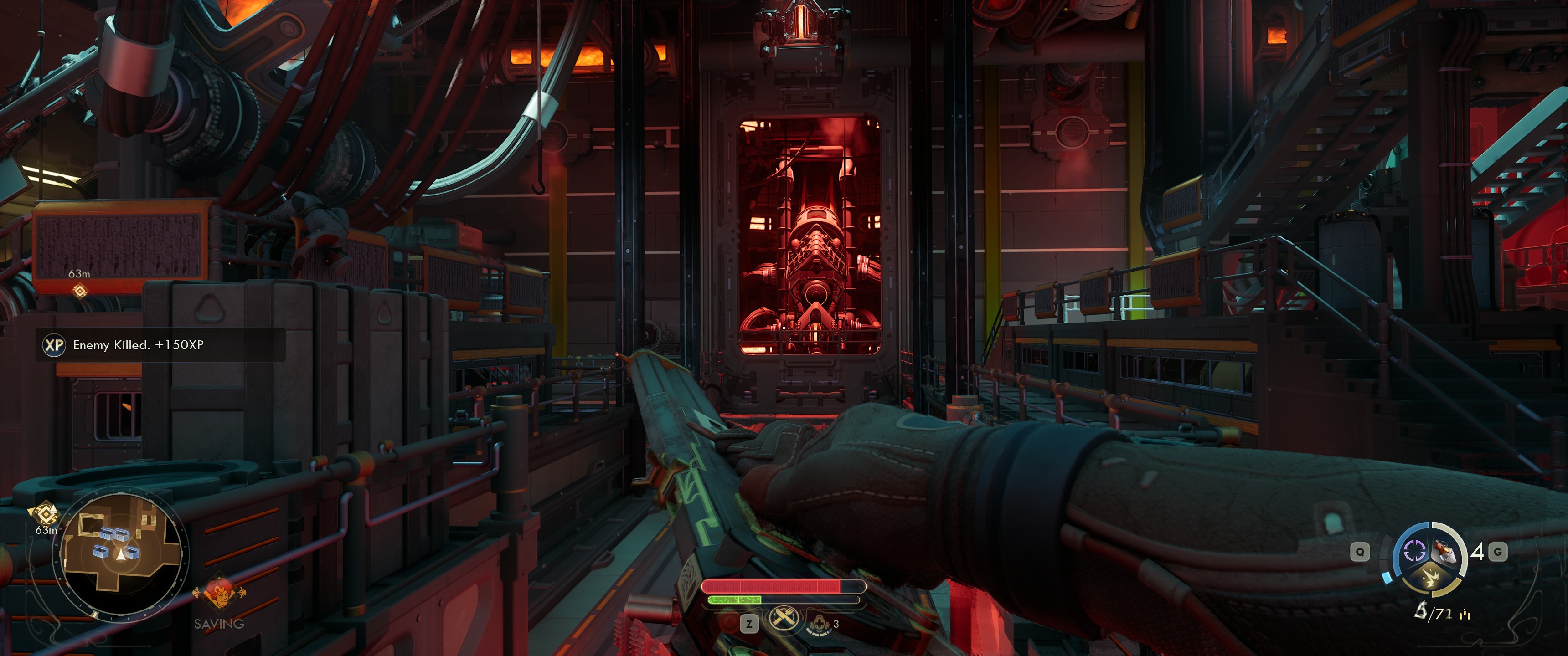Use the crossed knife and fork icon

pyautogui.click(x=784, y=619)
